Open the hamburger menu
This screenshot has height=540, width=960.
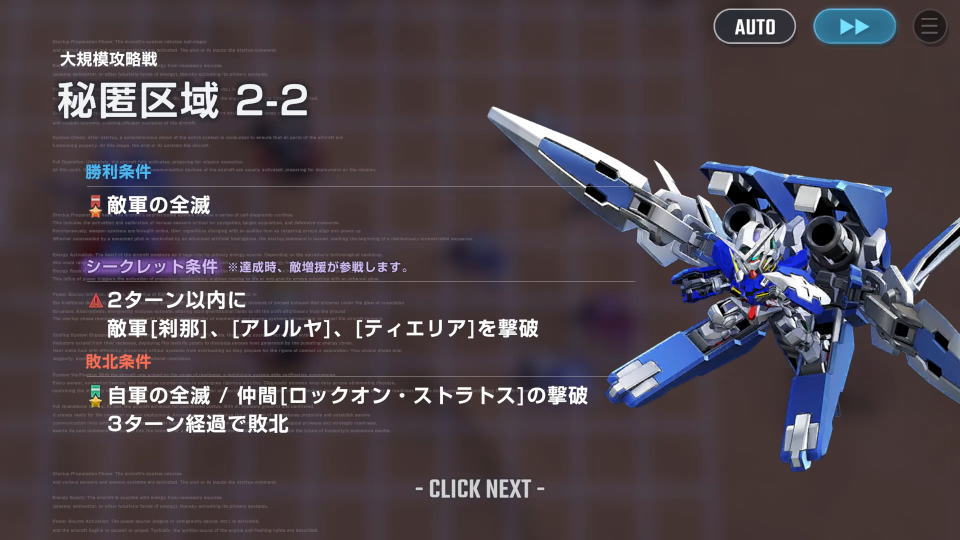coord(930,27)
